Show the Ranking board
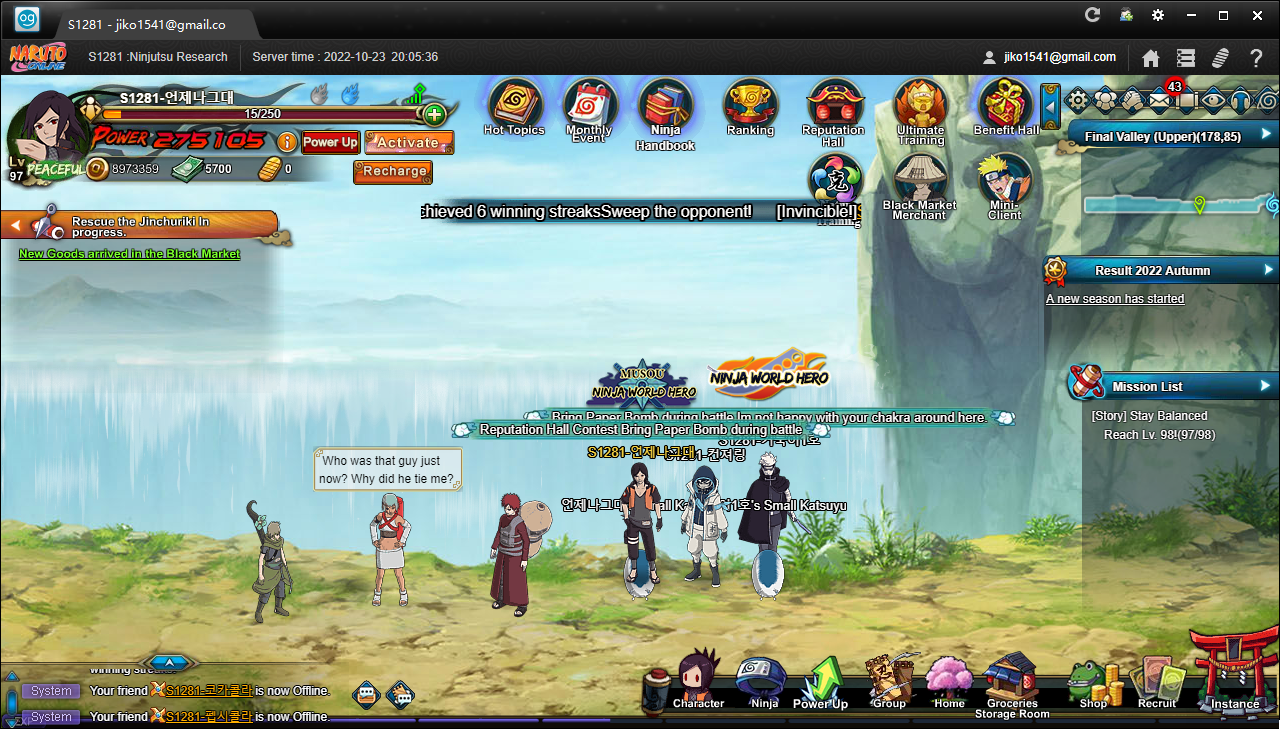This screenshot has height=729, width=1280. [750, 106]
